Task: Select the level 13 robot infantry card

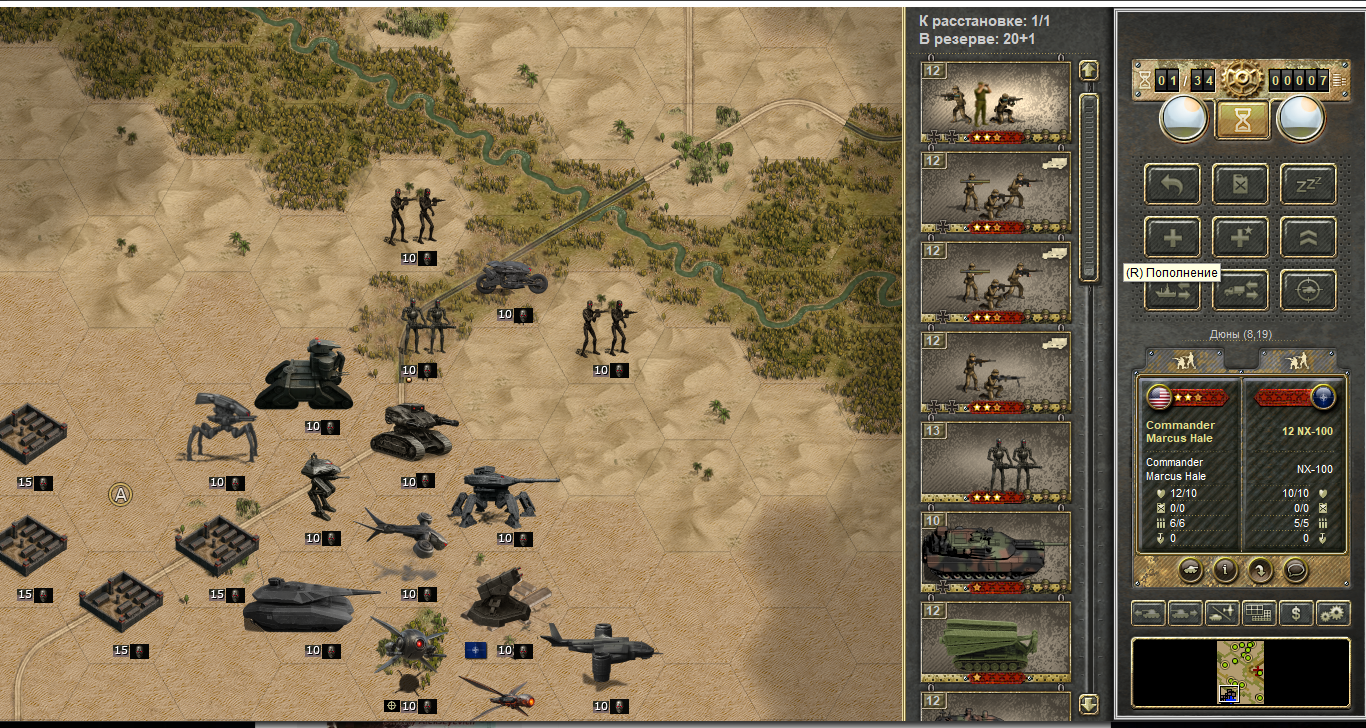Action: 995,463
